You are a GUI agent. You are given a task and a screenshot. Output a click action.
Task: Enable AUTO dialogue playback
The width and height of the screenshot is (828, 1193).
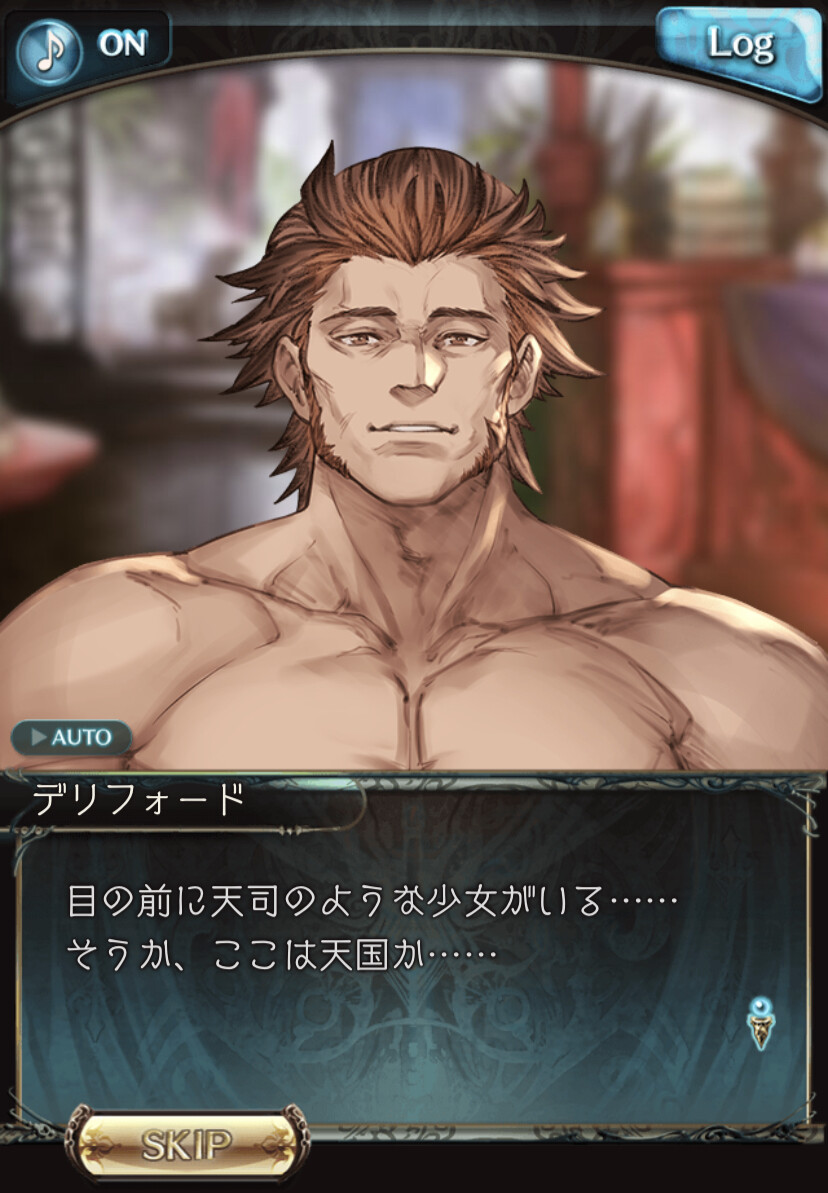click(72, 738)
